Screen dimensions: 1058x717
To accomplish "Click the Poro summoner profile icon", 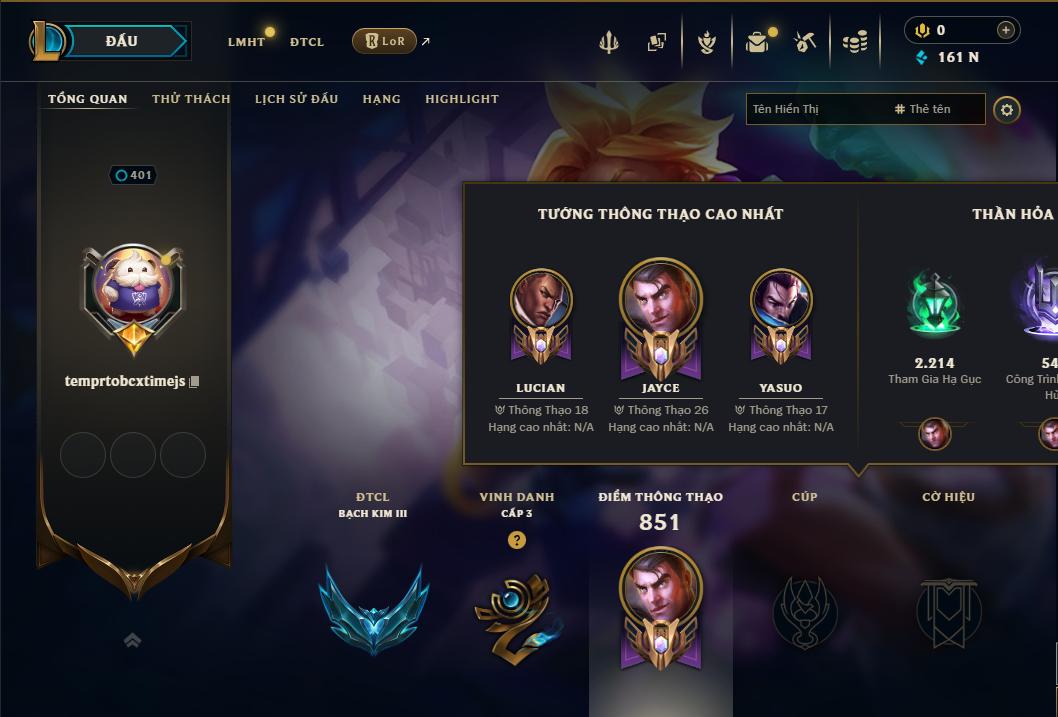I will 133,290.
